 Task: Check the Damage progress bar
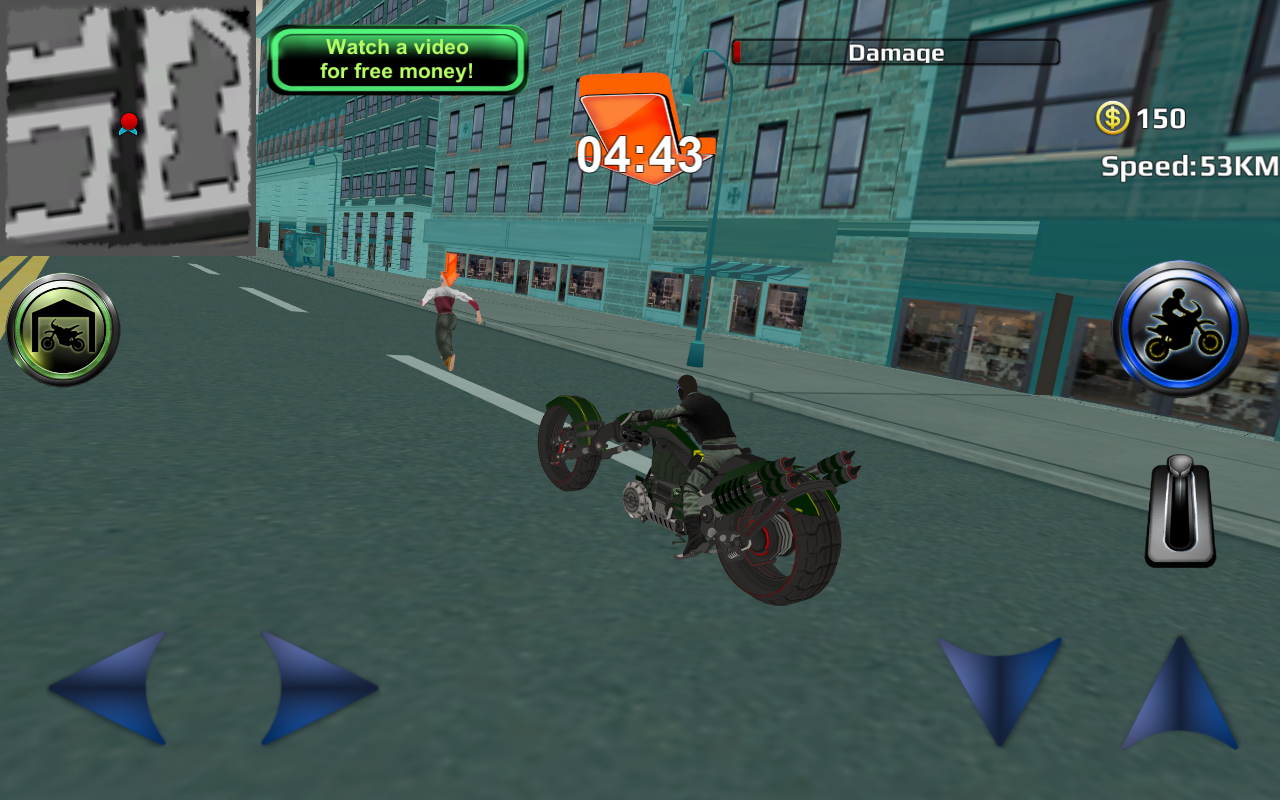[x=895, y=52]
